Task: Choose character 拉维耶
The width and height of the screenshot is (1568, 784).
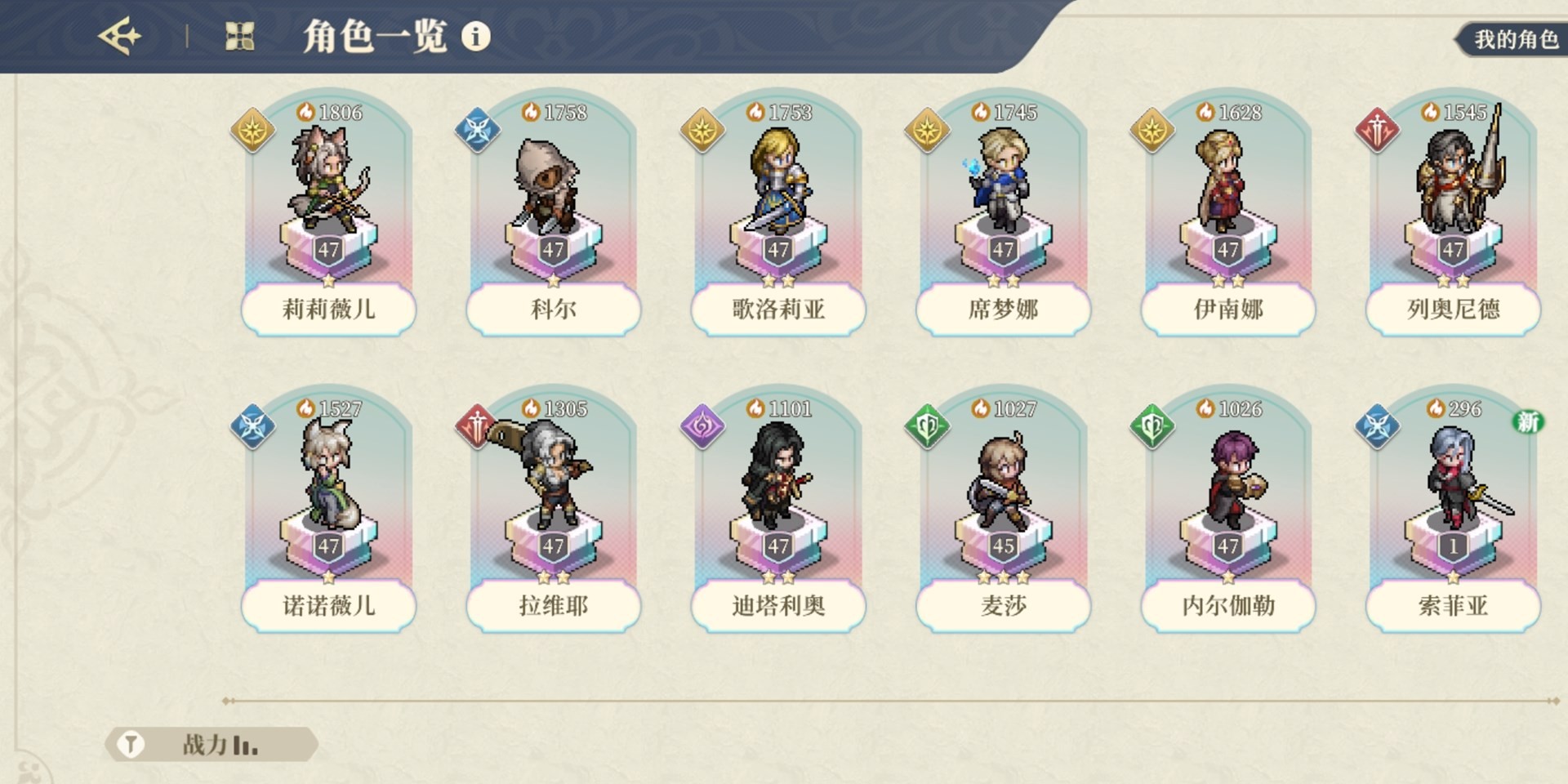Action: tap(554, 509)
